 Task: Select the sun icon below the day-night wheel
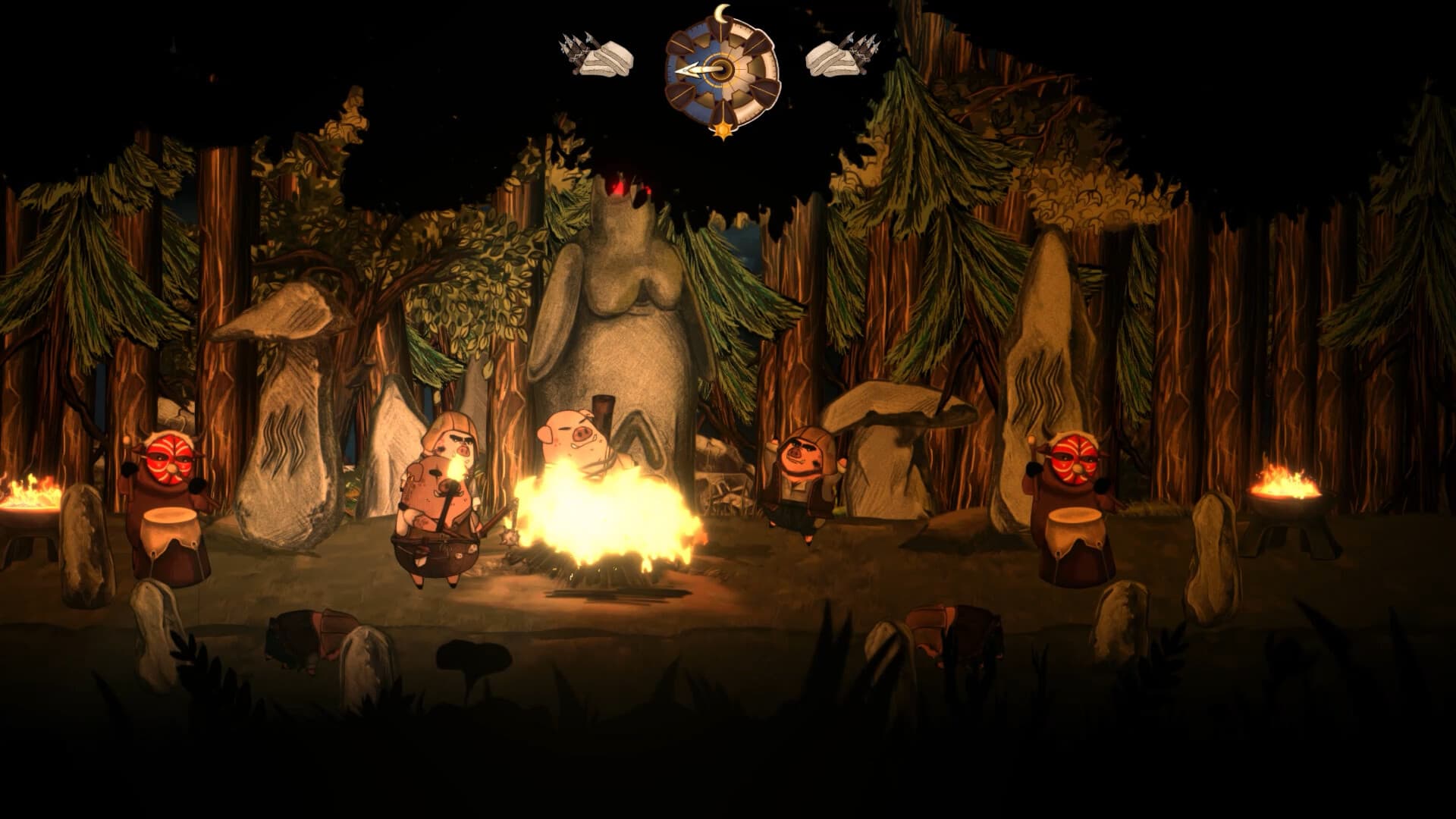coord(723,129)
